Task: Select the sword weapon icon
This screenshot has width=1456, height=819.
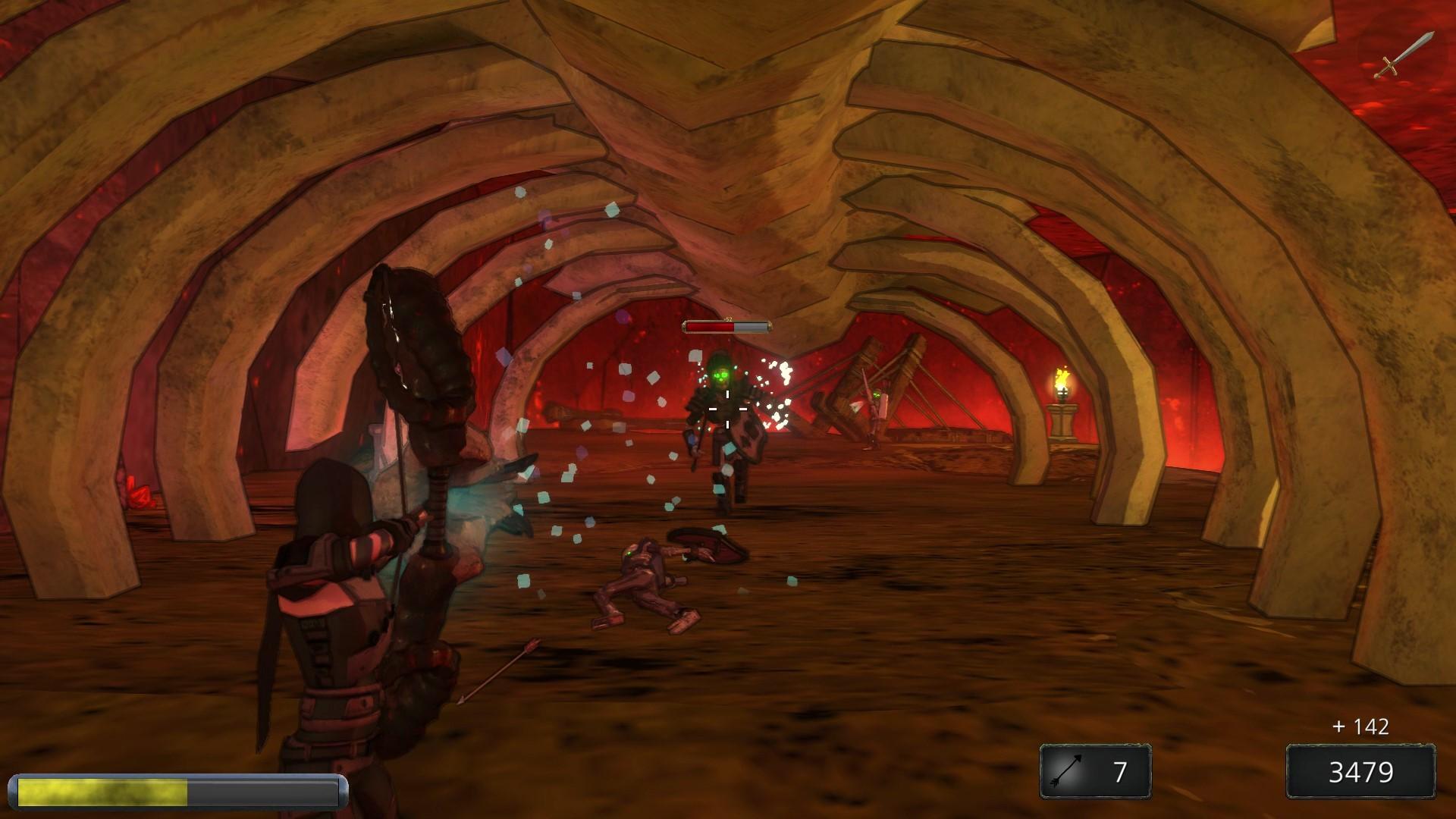Action: coord(1404,55)
